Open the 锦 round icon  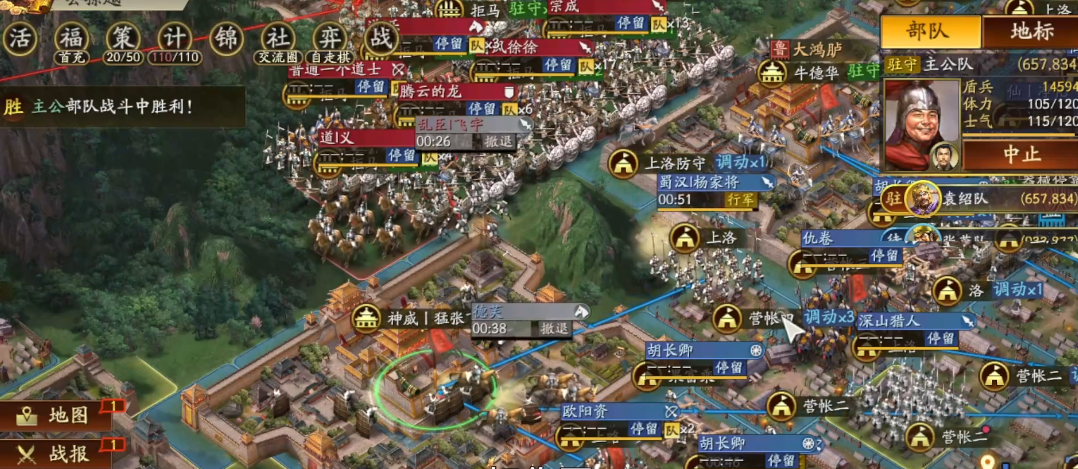[226, 38]
